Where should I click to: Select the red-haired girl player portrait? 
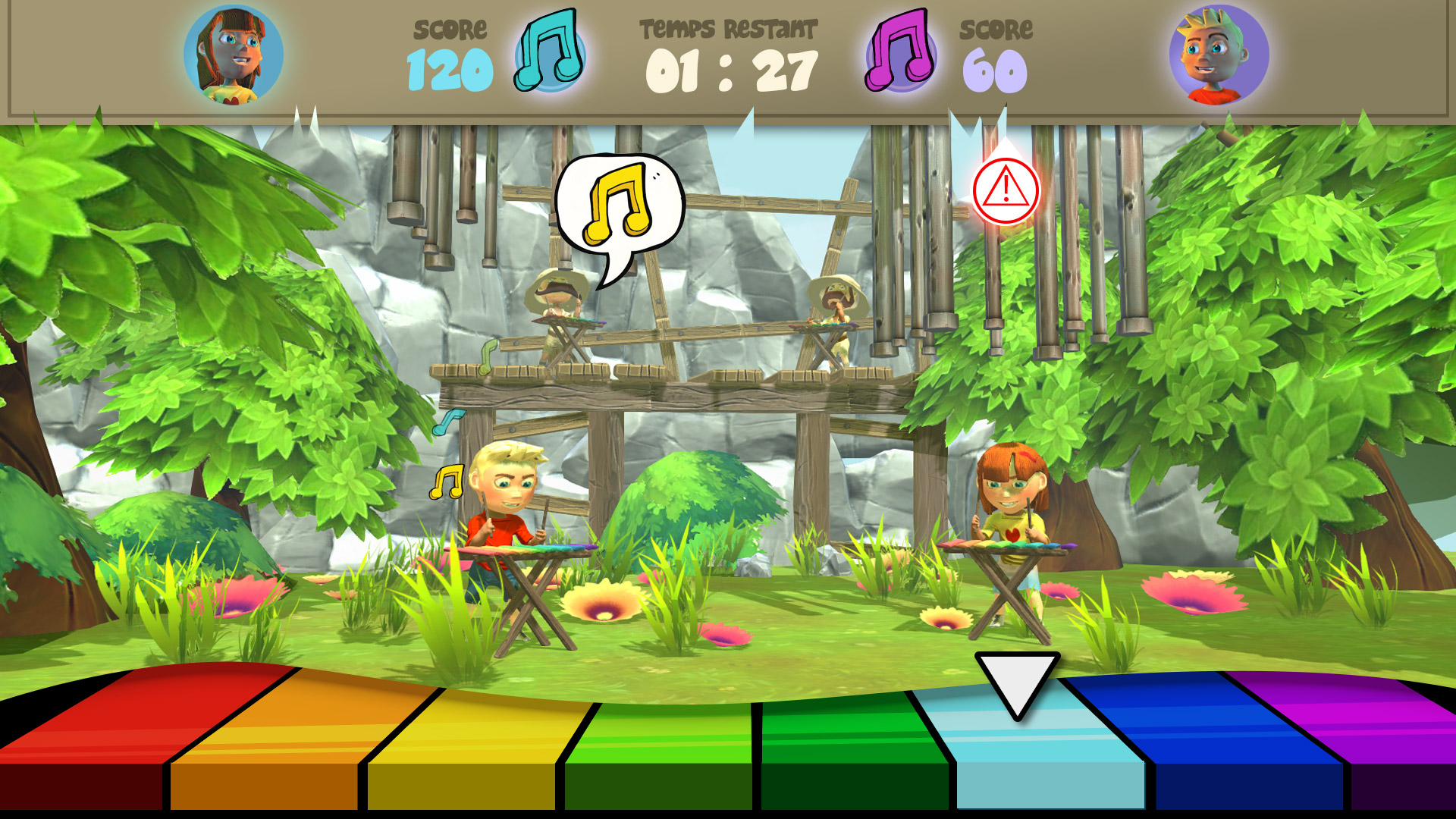pyautogui.click(x=234, y=55)
